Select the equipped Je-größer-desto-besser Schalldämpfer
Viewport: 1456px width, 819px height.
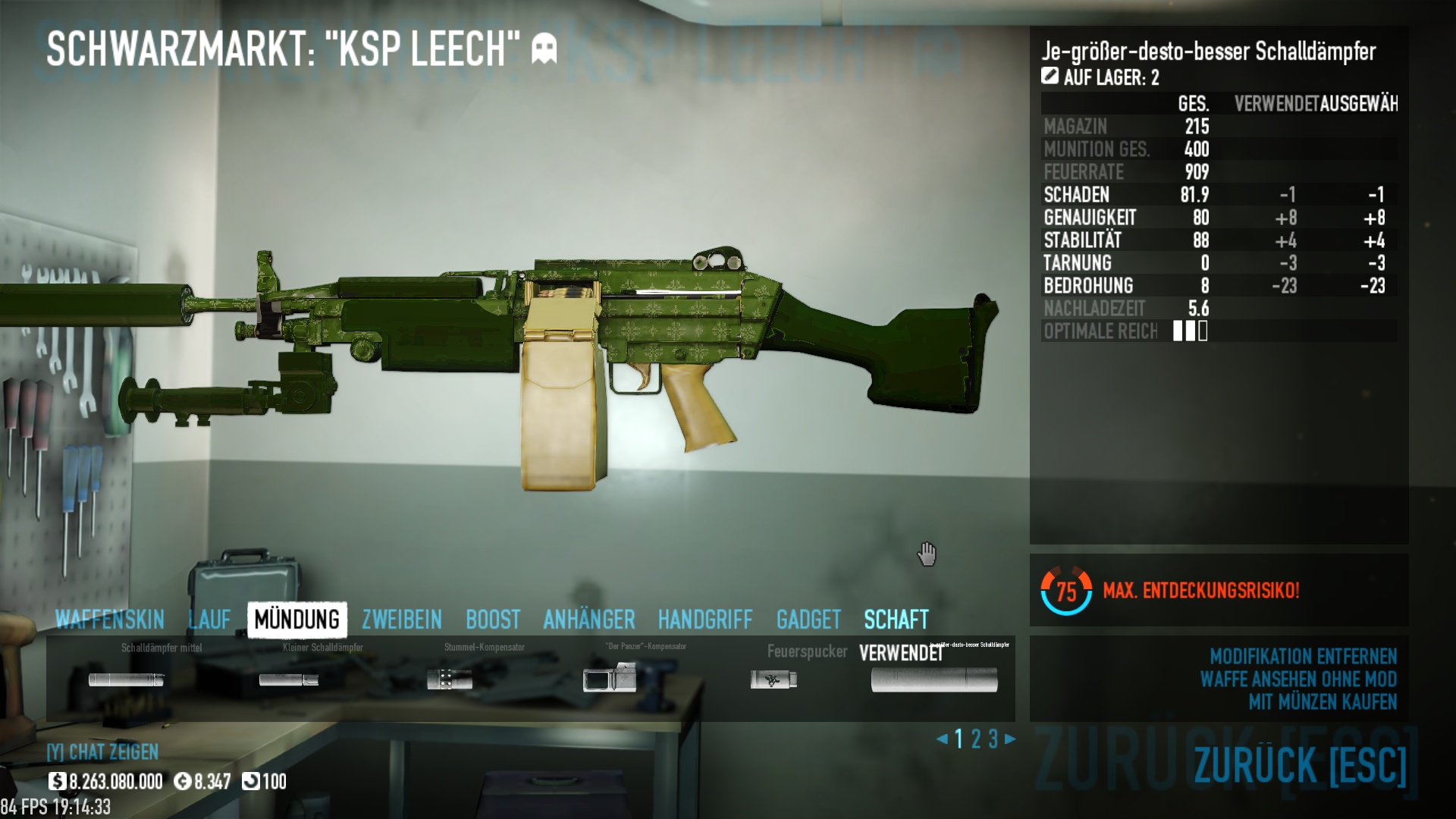point(934,679)
